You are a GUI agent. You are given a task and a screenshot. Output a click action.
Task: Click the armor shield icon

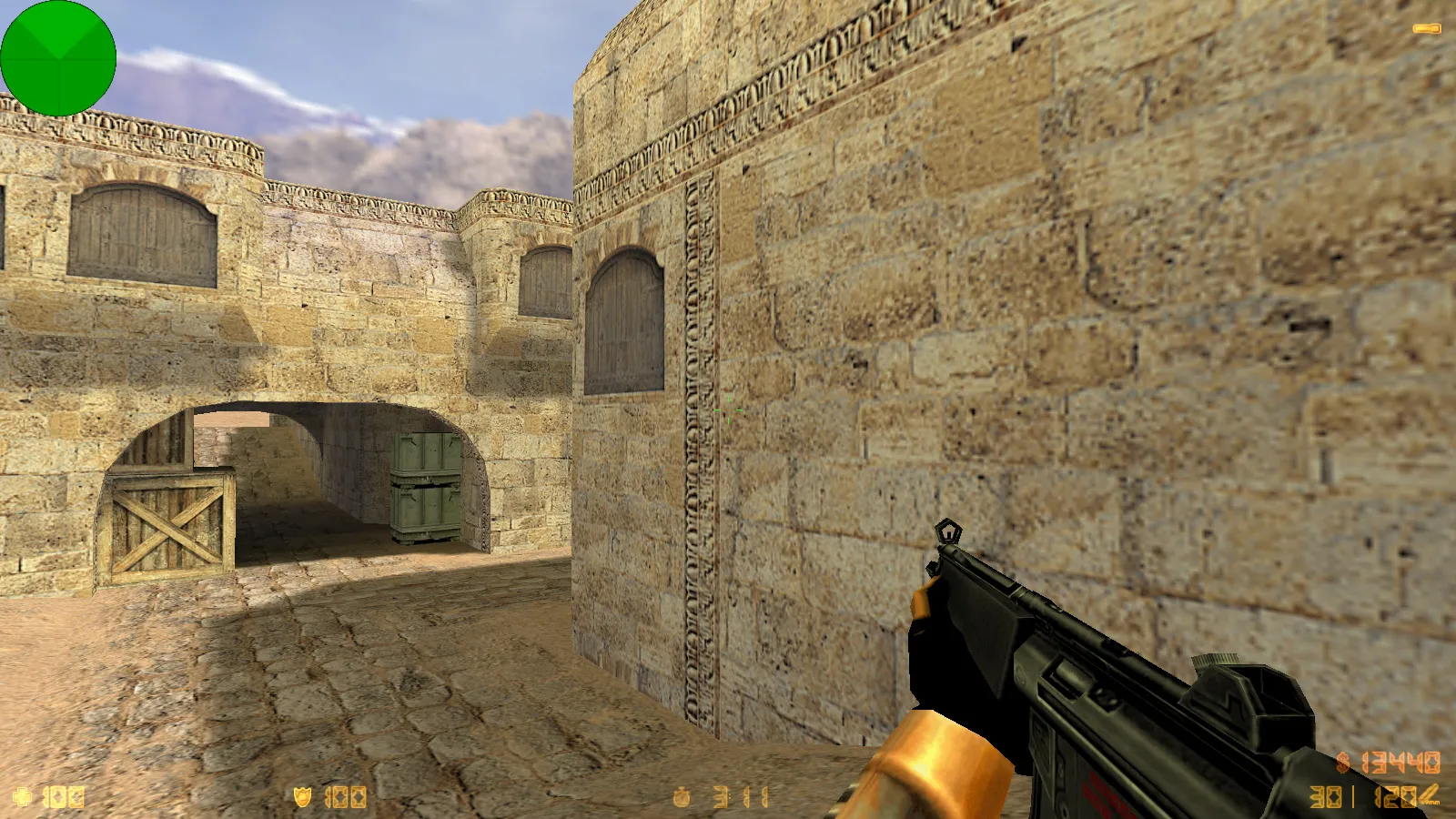[x=303, y=797]
